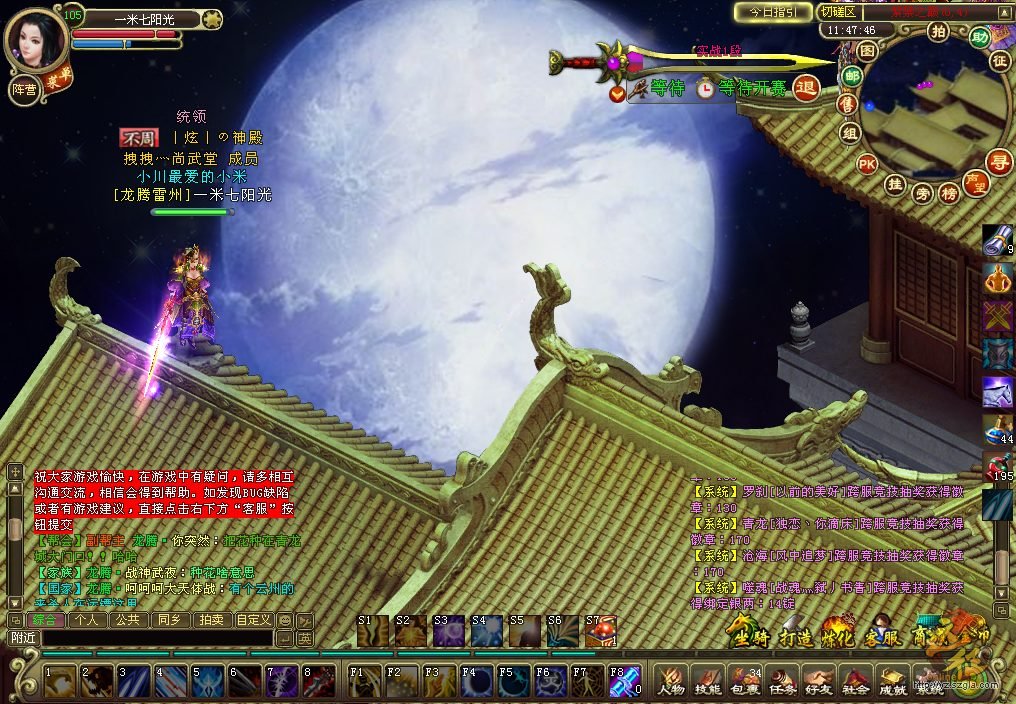Open the 今日指引 daily guide
Screen dimensions: 1016x704
point(772,12)
